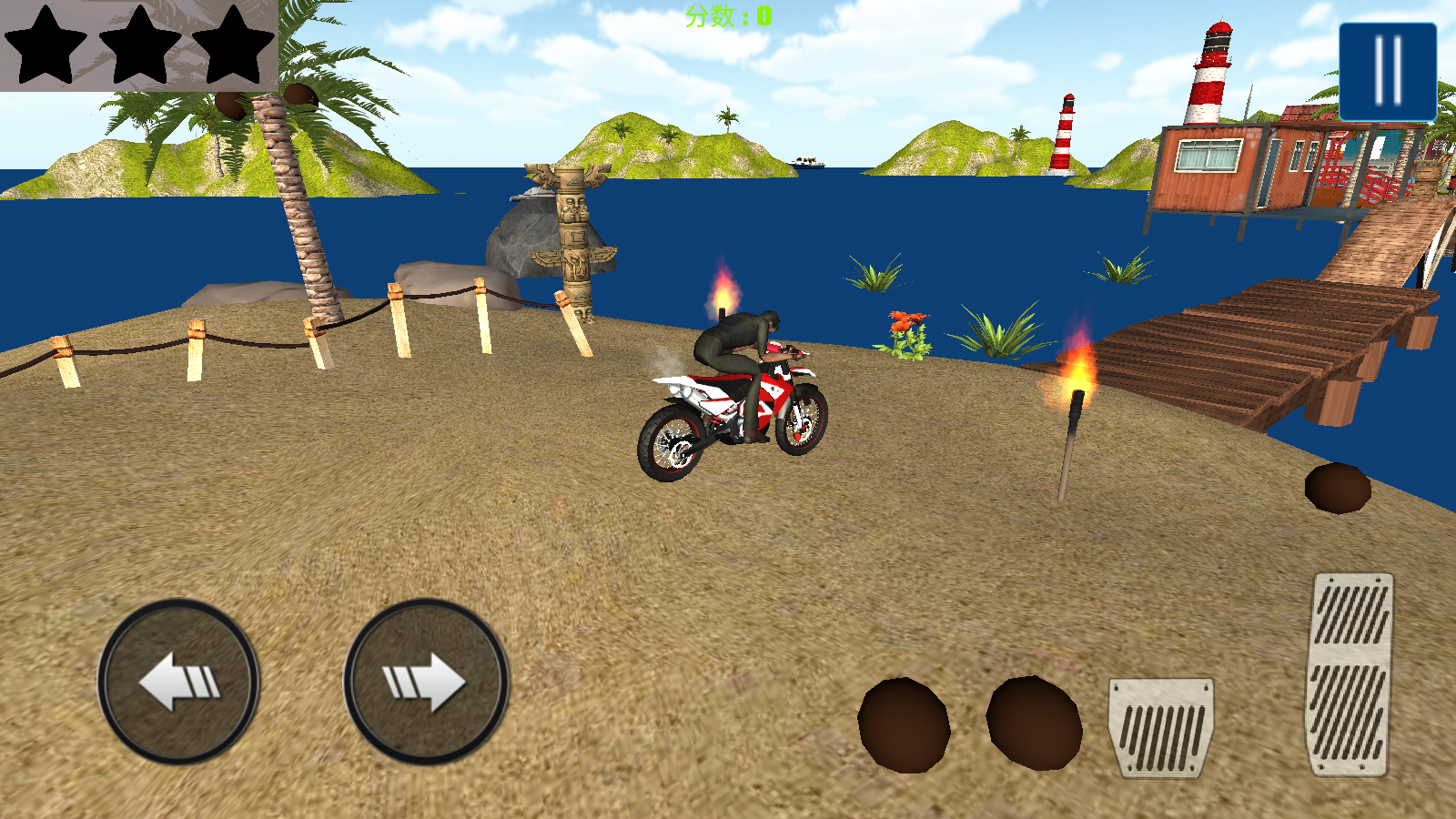Hit the tall accelerator pedal
Viewport: 1456px width, 819px height.
tap(1350, 673)
